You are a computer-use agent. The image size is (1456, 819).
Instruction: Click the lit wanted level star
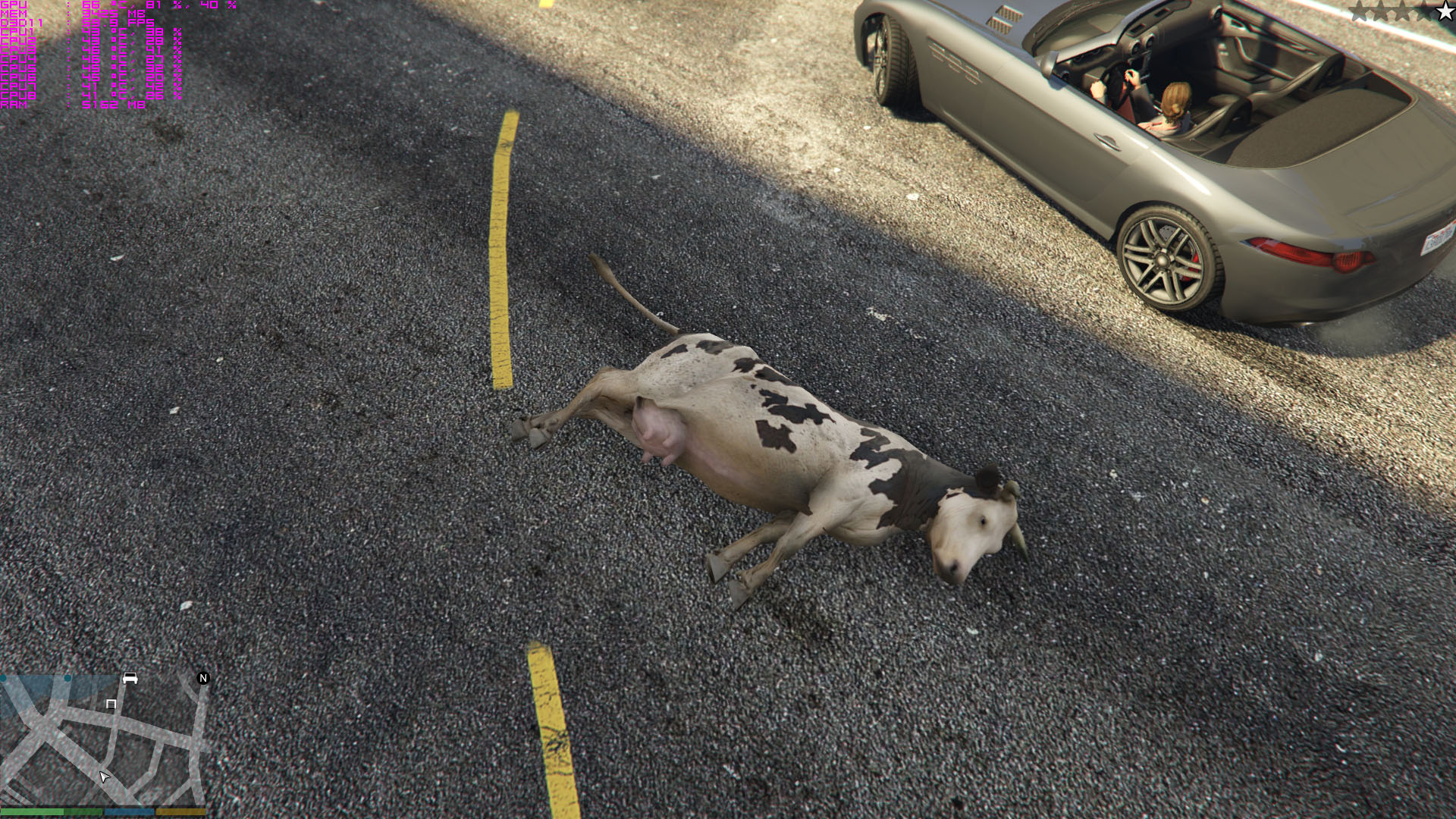1445,11
